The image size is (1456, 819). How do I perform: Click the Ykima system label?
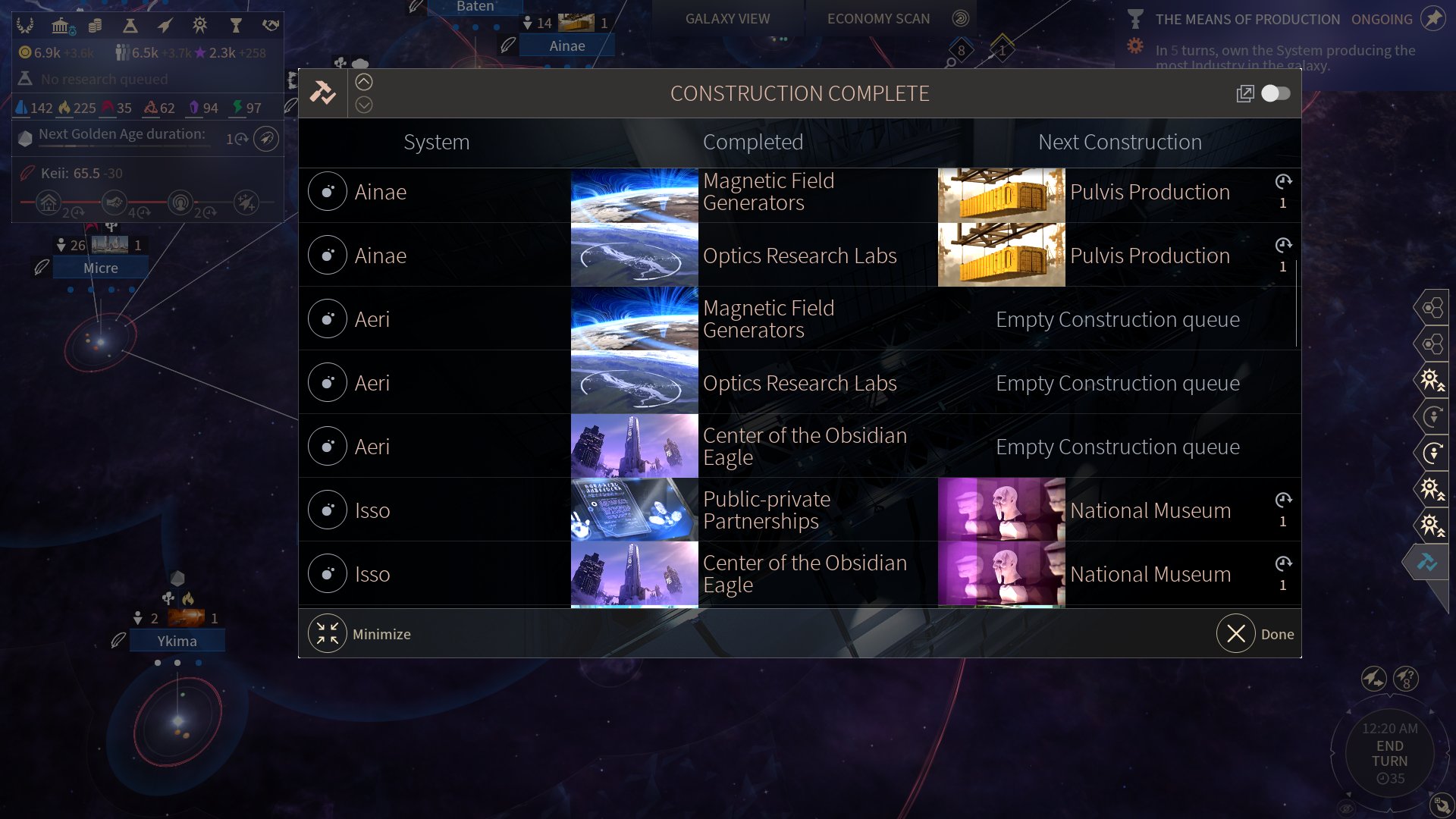pyautogui.click(x=177, y=642)
